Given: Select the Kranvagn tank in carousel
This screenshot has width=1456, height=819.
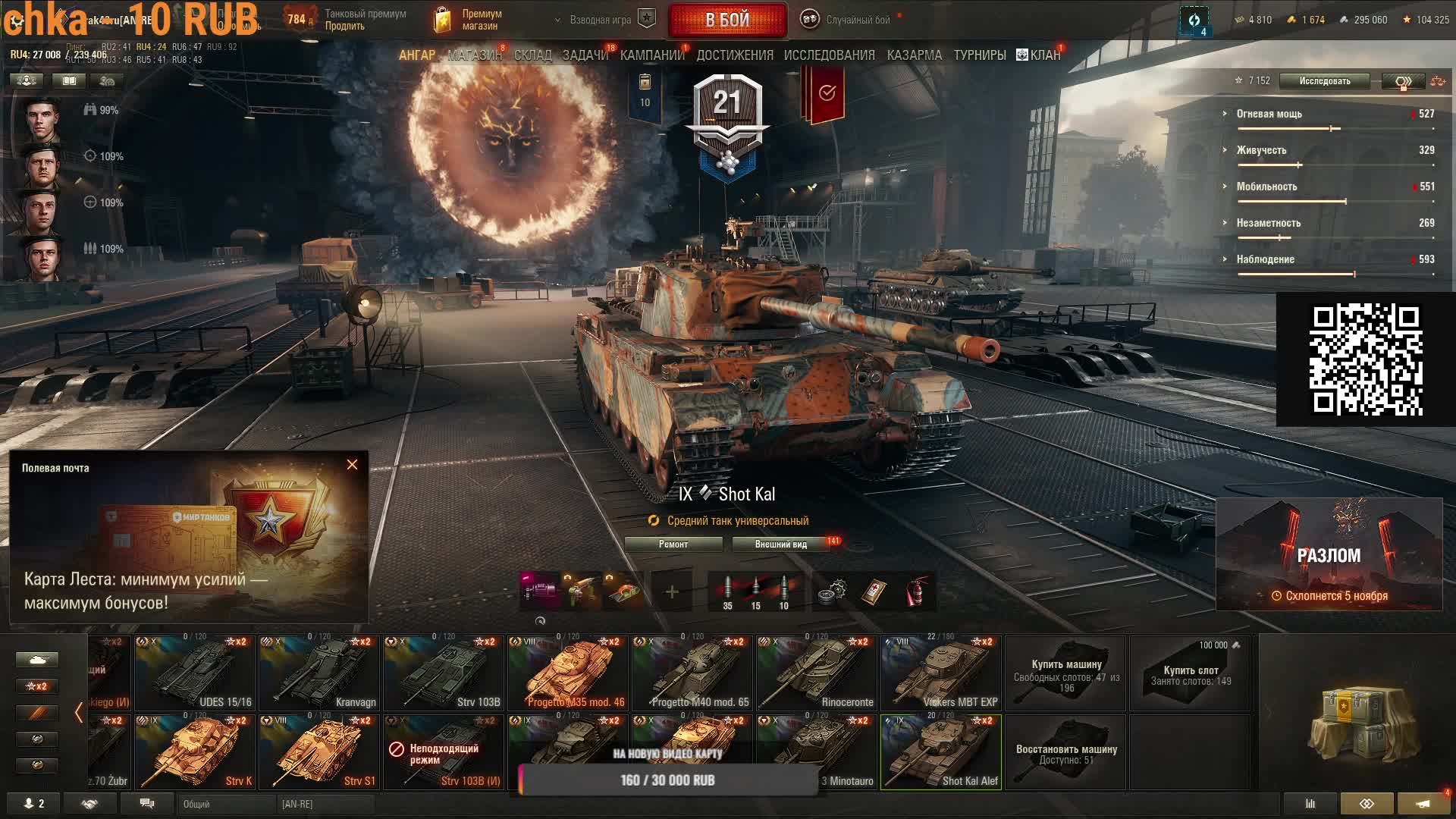Looking at the screenshot, I should click(318, 673).
